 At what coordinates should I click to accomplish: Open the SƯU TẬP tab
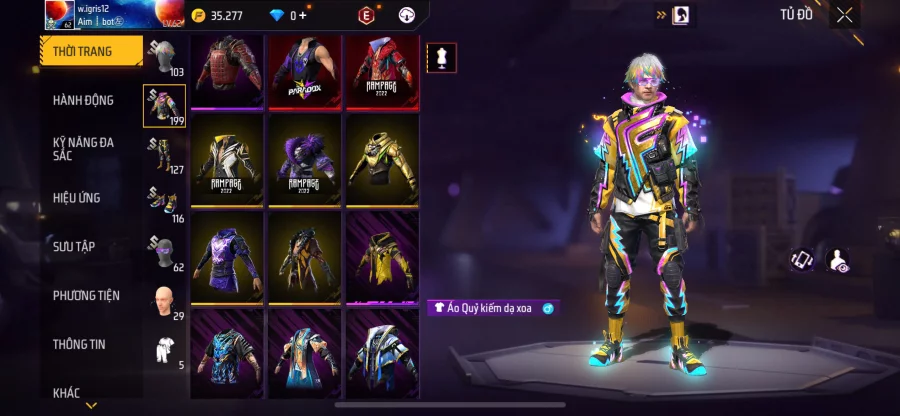click(x=75, y=246)
